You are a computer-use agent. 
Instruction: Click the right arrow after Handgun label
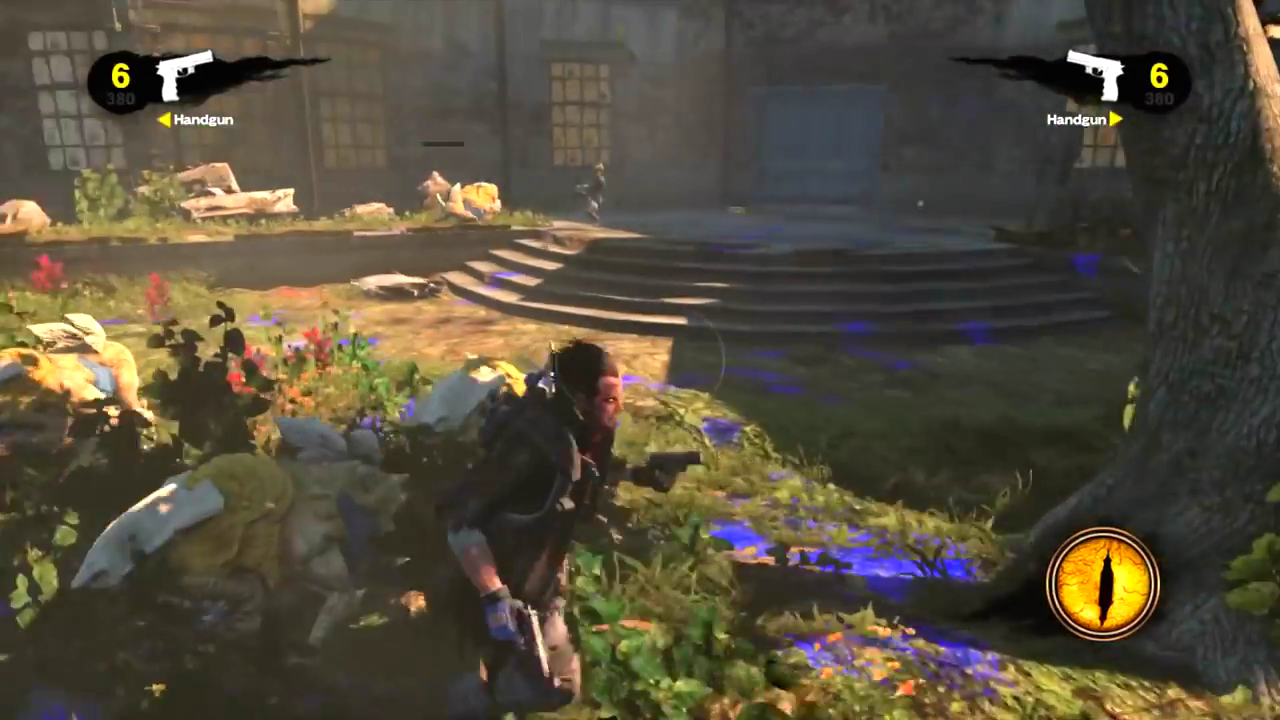1116,120
